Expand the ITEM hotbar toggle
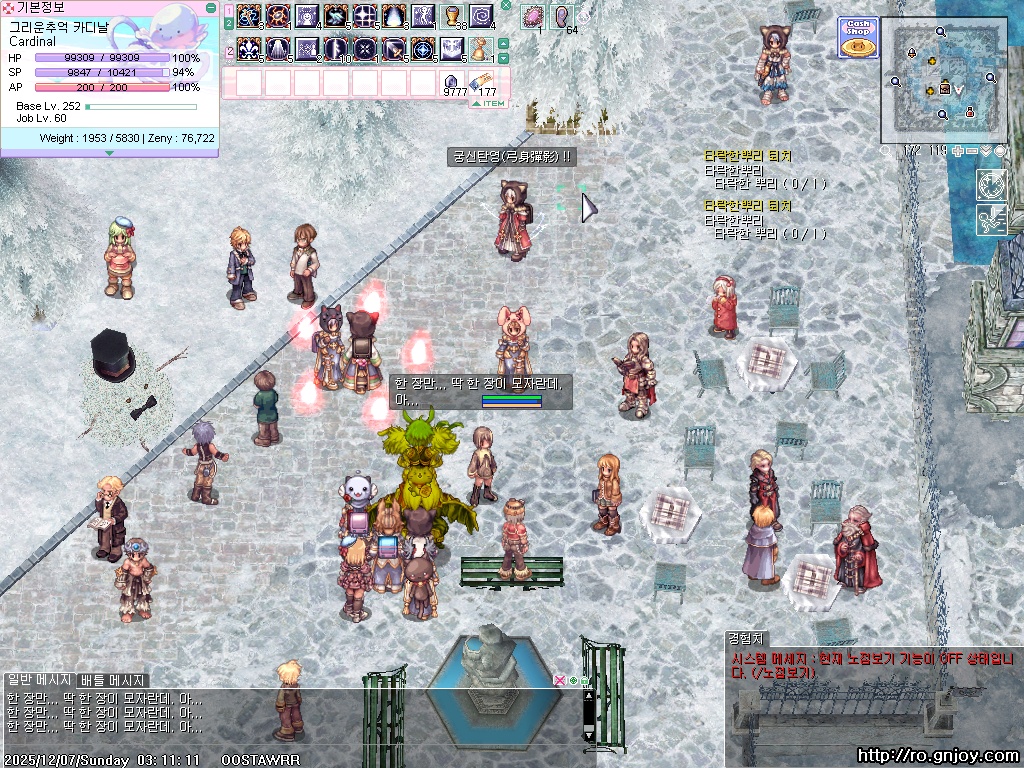Screen dimensions: 1024x768 tap(489, 103)
